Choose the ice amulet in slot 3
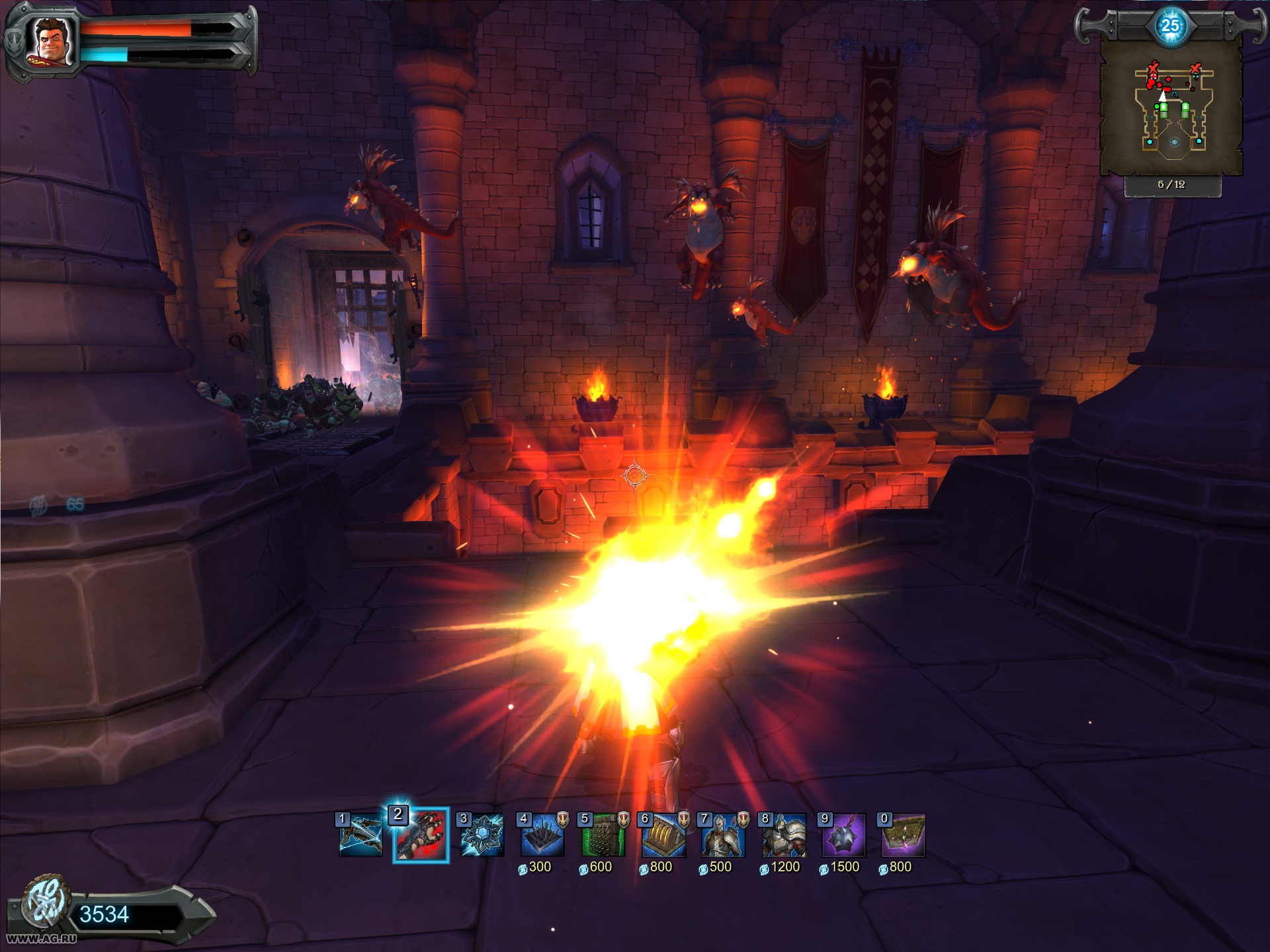This screenshot has height=952, width=1270. (482, 836)
